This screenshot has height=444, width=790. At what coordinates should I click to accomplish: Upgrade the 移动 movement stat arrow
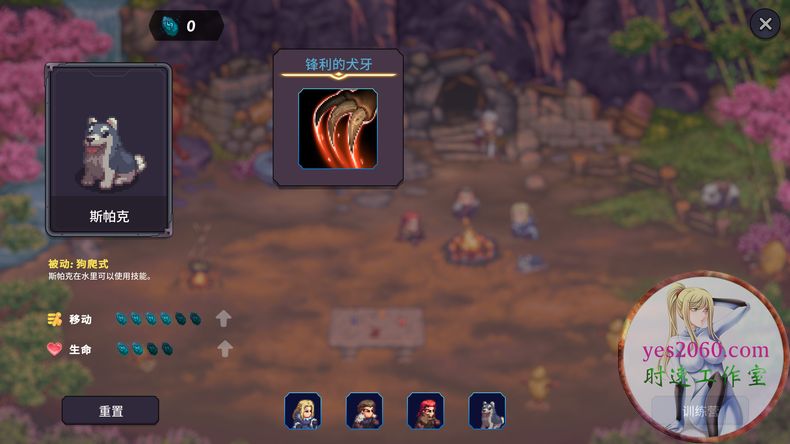[224, 319]
